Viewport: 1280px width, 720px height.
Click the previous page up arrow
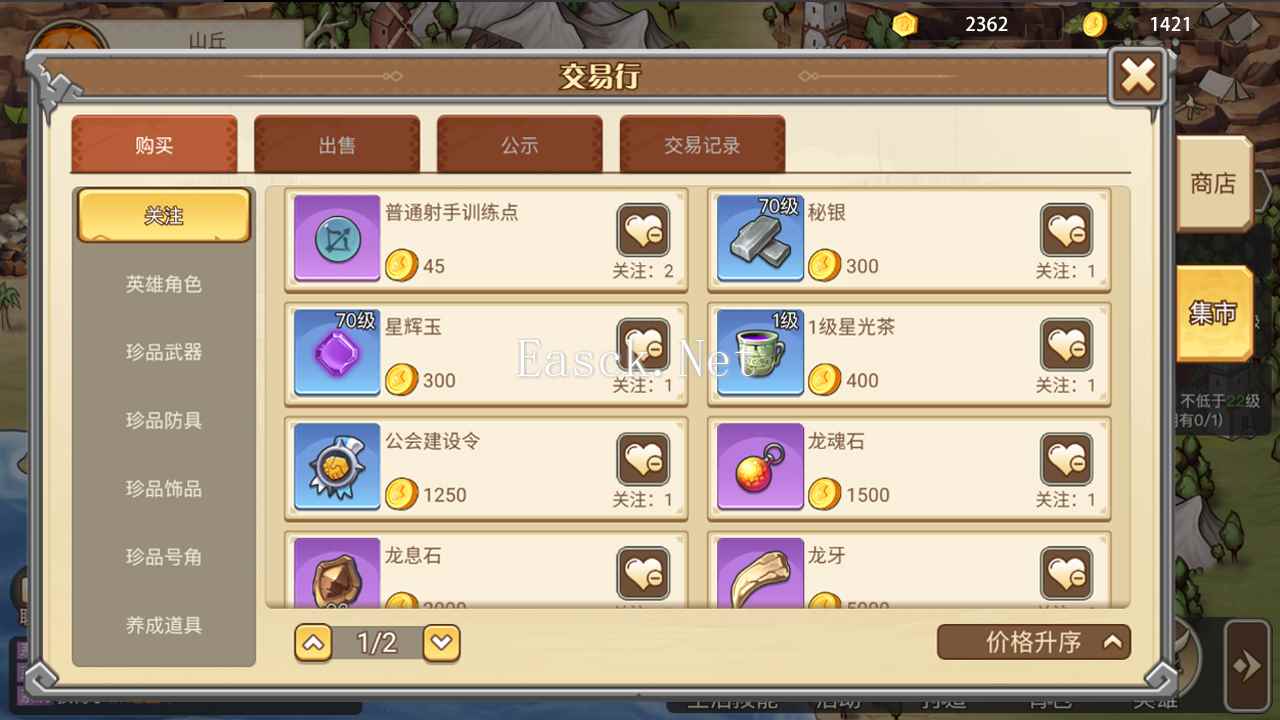click(313, 643)
